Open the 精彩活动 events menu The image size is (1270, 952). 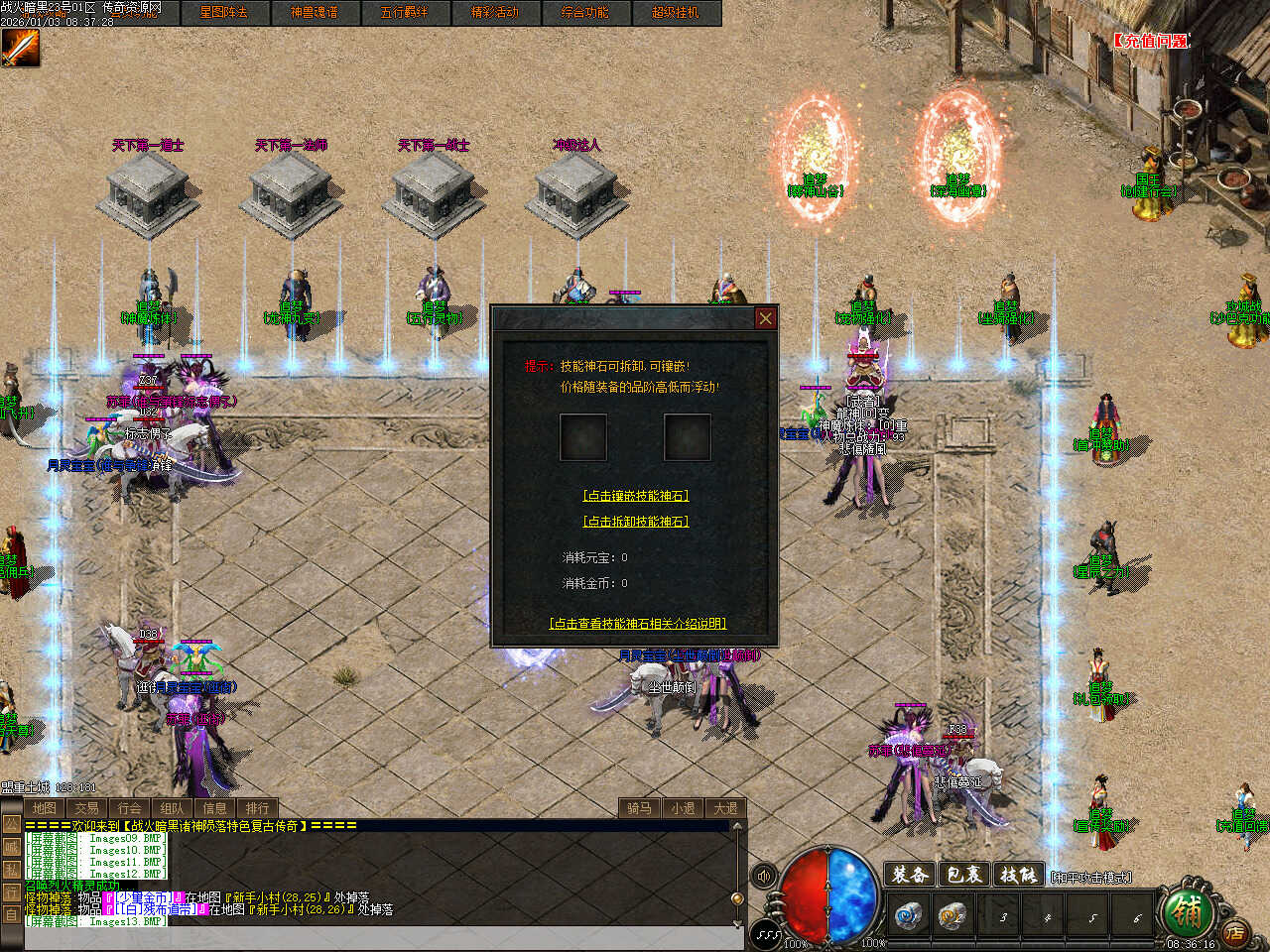point(494,13)
